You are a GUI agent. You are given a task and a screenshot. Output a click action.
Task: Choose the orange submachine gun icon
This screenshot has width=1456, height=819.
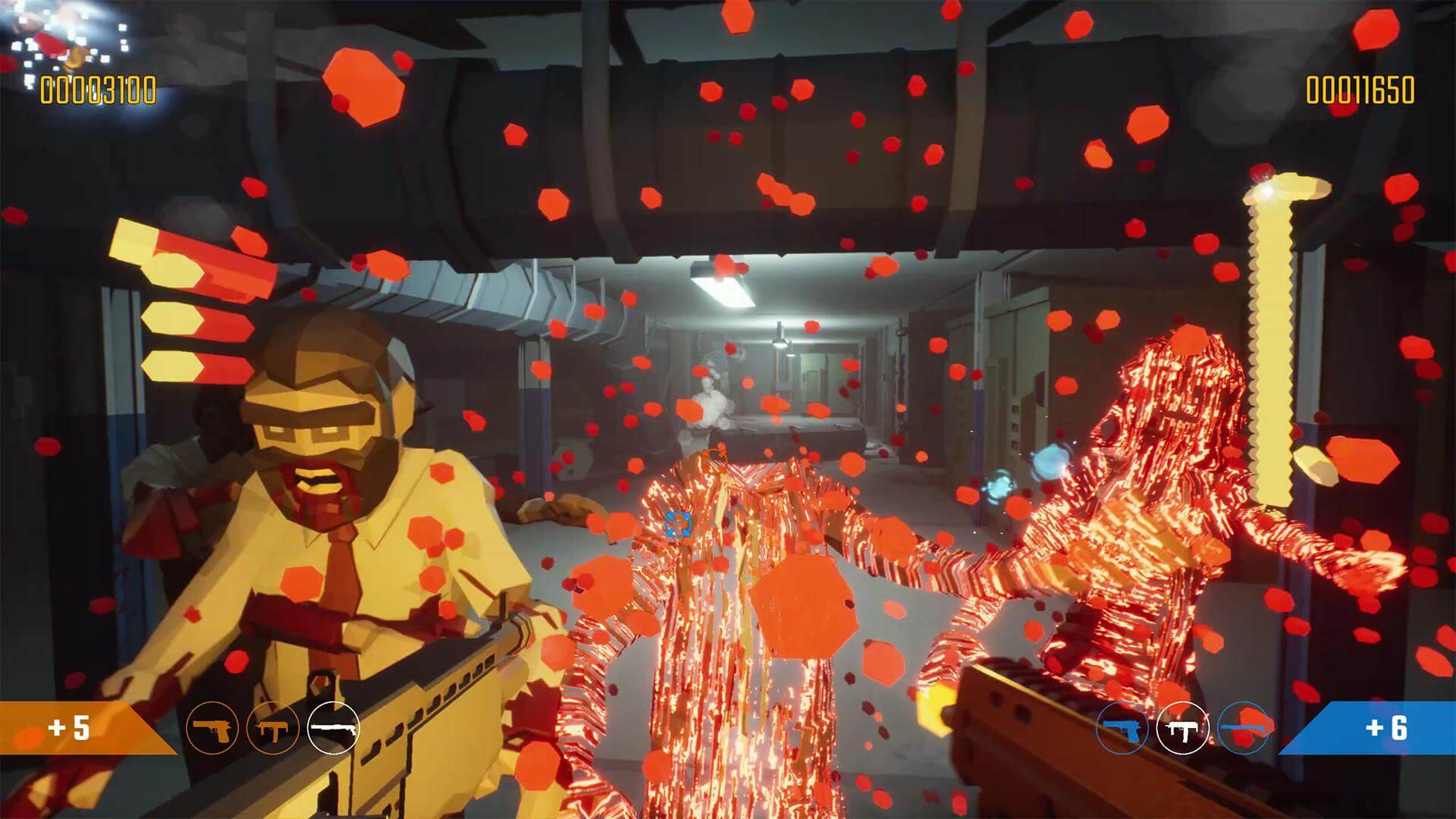pos(272,728)
